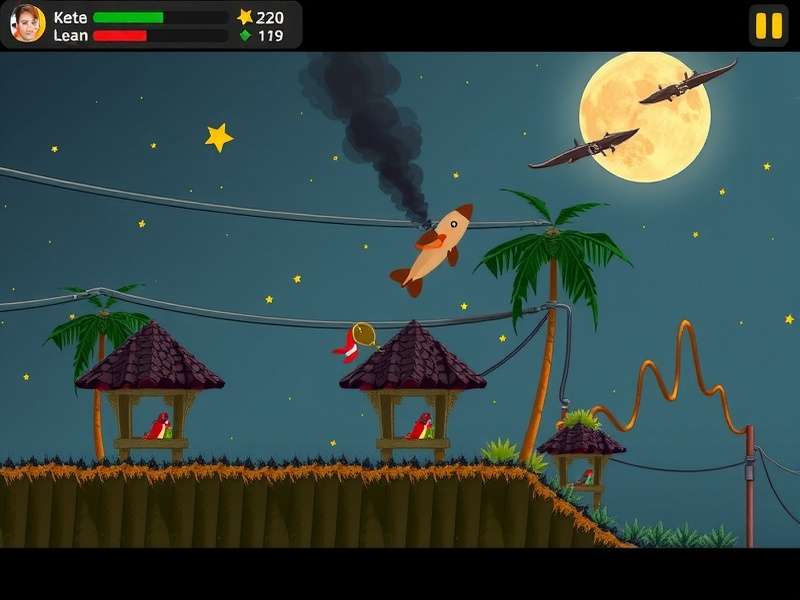Tap the player portrait avatar
This screenshot has height=600, width=800.
click(x=27, y=24)
